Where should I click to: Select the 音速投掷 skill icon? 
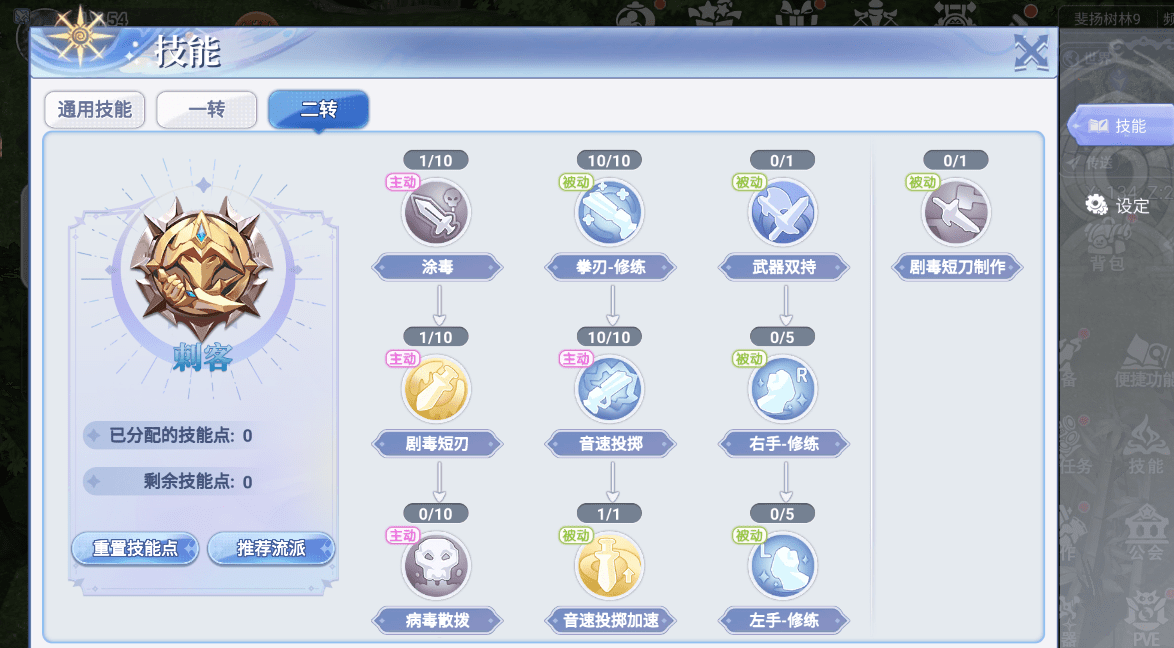[x=610, y=388]
